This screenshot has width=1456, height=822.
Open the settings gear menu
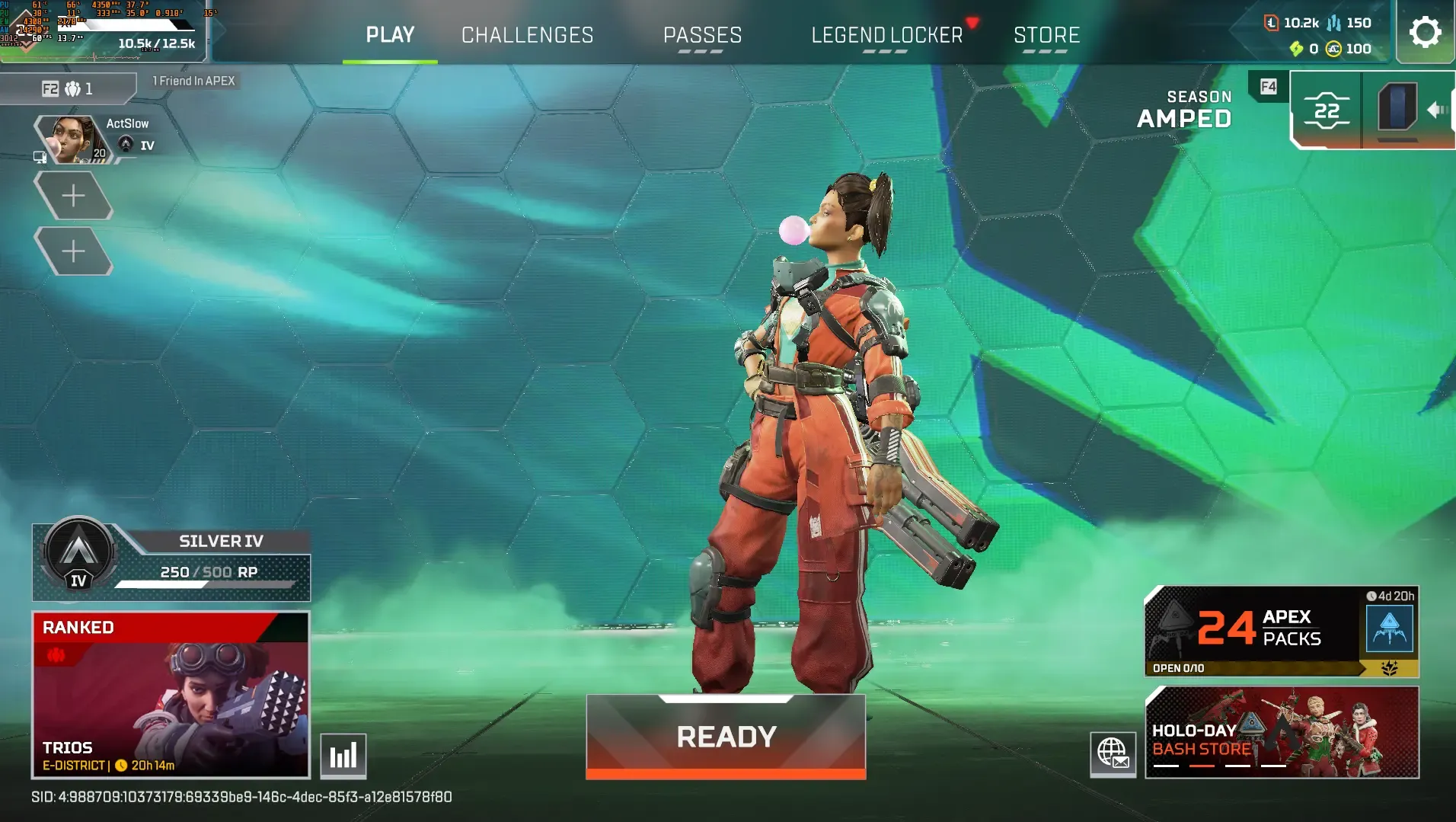click(x=1424, y=32)
